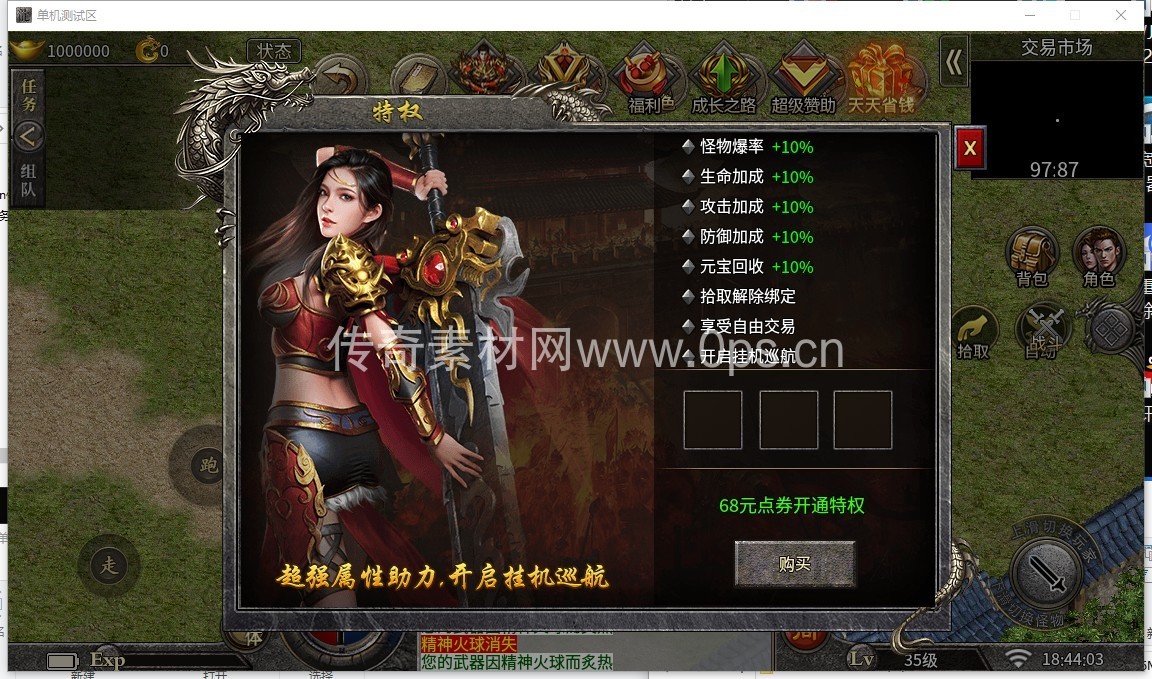Open the 角色 character sheet

1099,256
